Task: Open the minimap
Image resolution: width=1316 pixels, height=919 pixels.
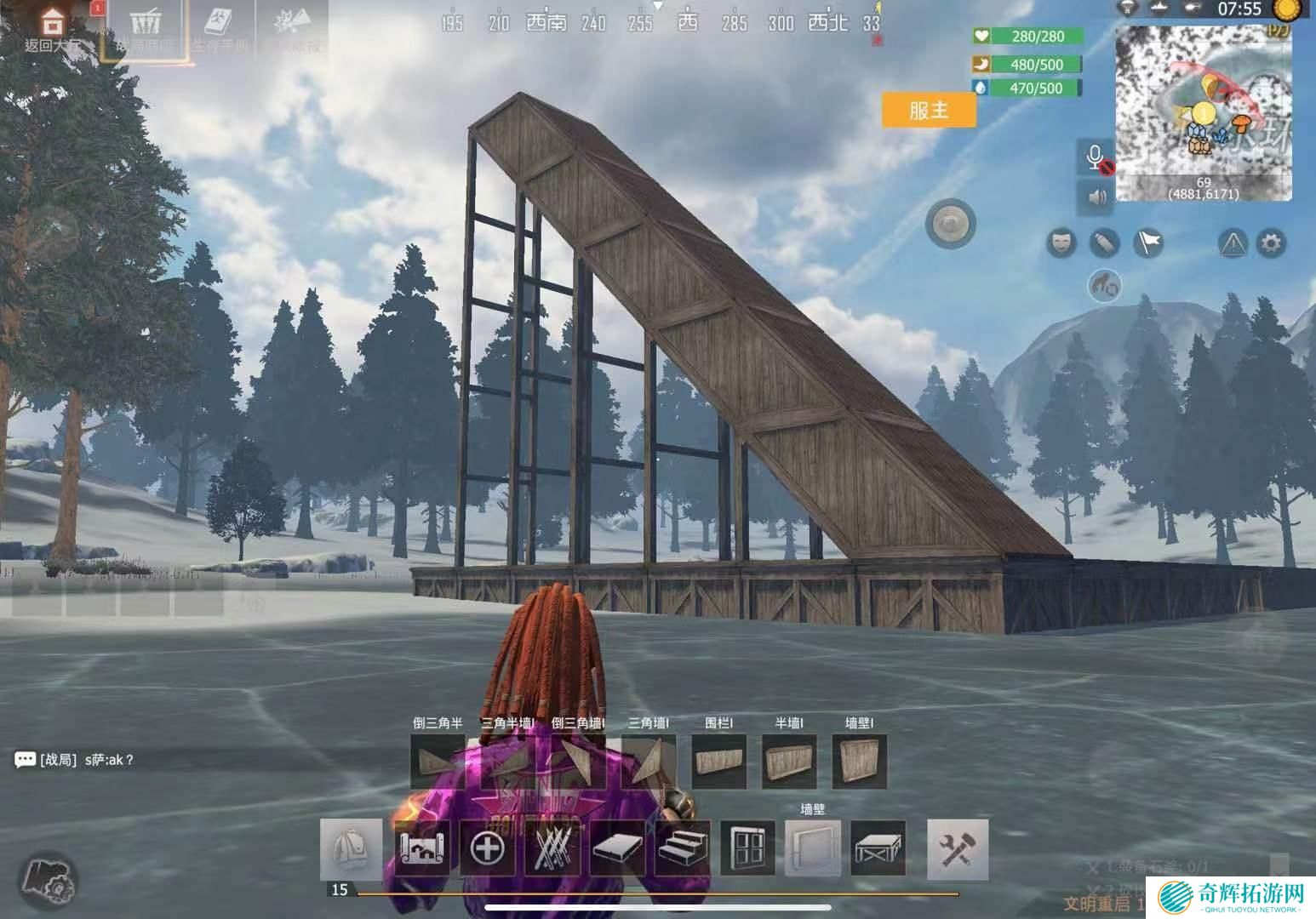Action: point(1203,113)
